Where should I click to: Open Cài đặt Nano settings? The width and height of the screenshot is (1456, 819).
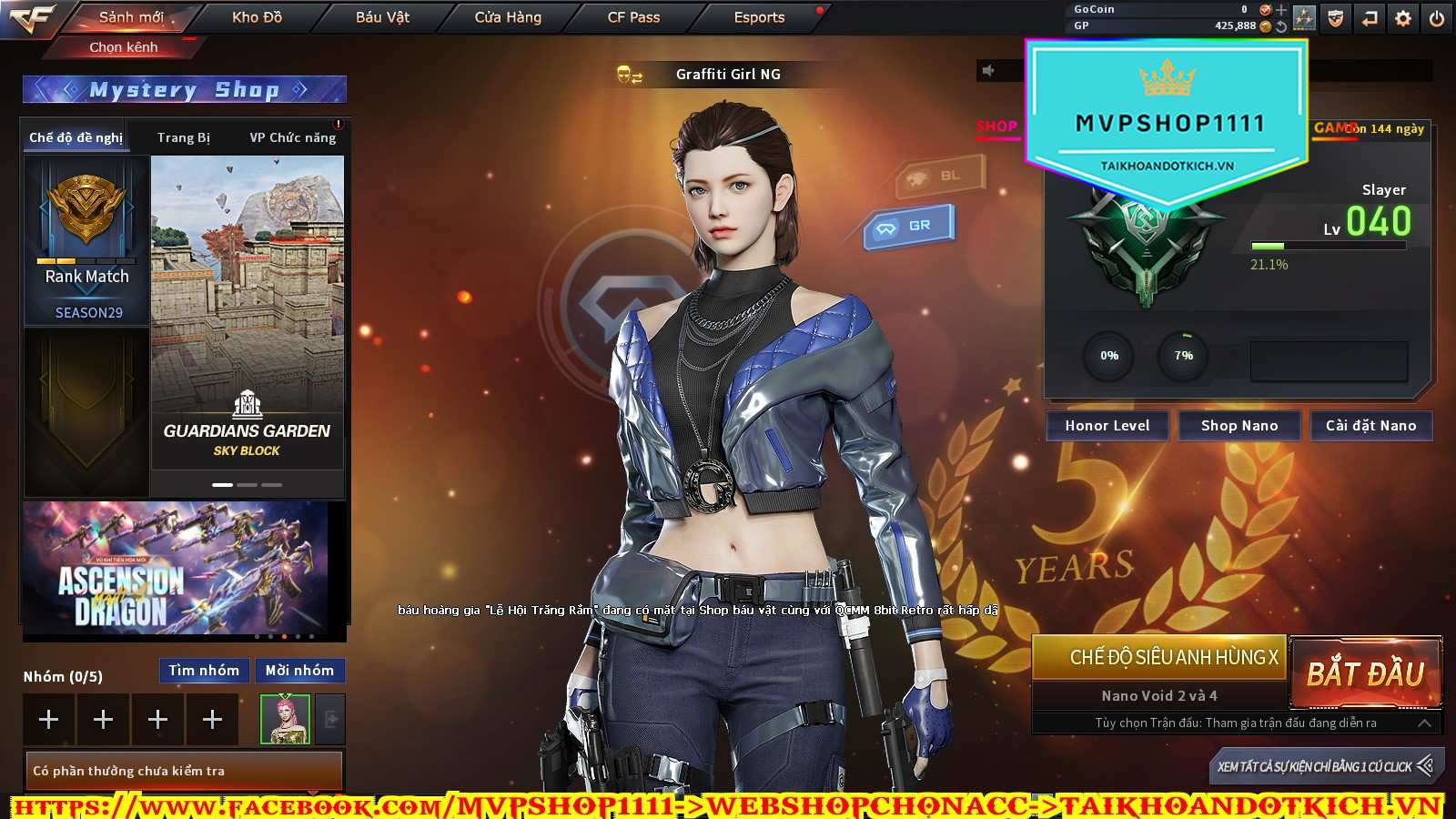pos(1370,426)
